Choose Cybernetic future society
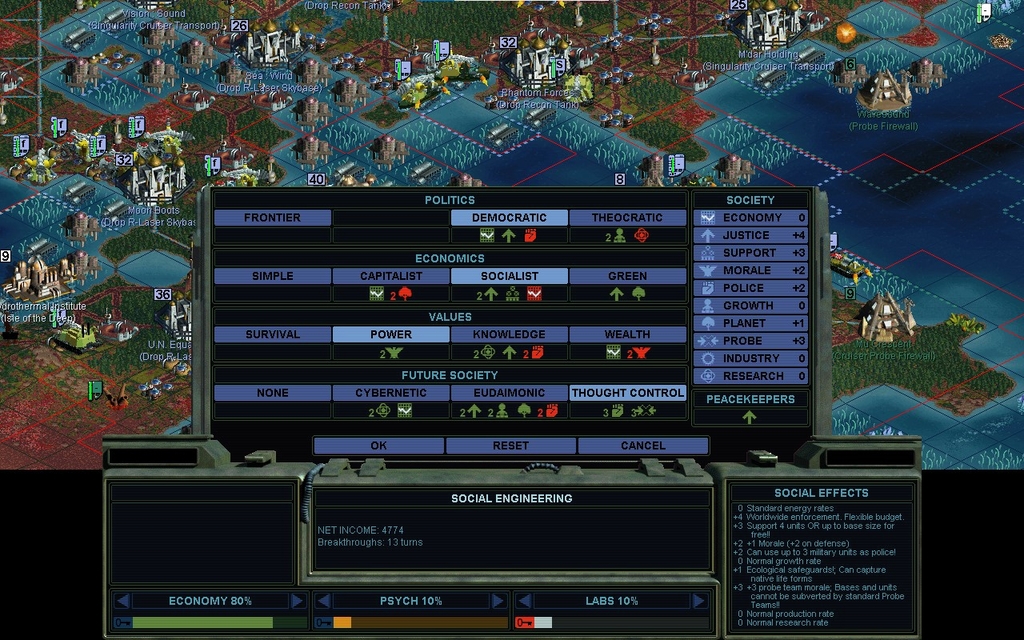1024x640 pixels. (x=391, y=393)
